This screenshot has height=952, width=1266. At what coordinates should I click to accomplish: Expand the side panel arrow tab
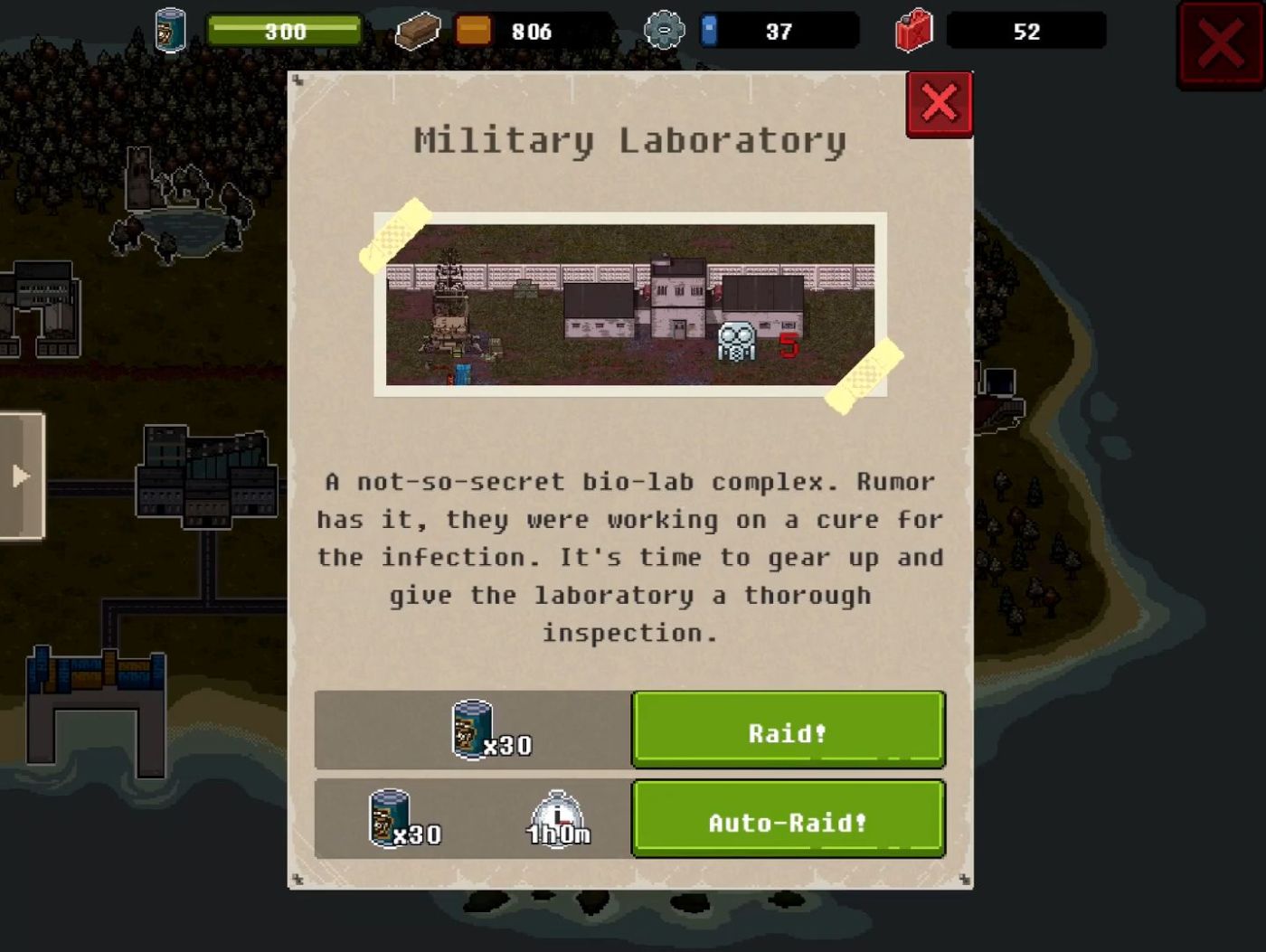pyautogui.click(x=22, y=476)
